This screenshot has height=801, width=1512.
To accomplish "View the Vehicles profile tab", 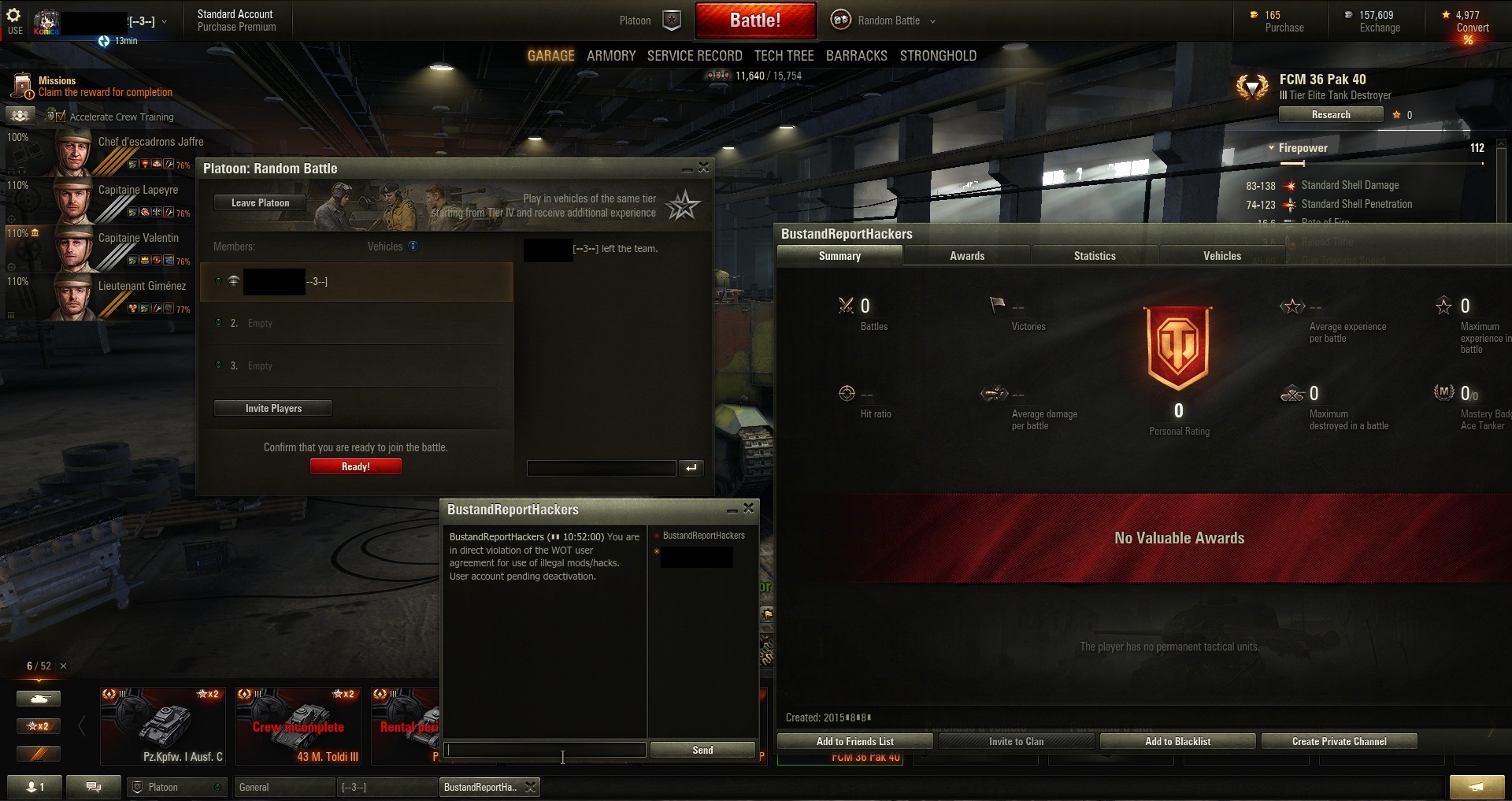I will 1222,256.
